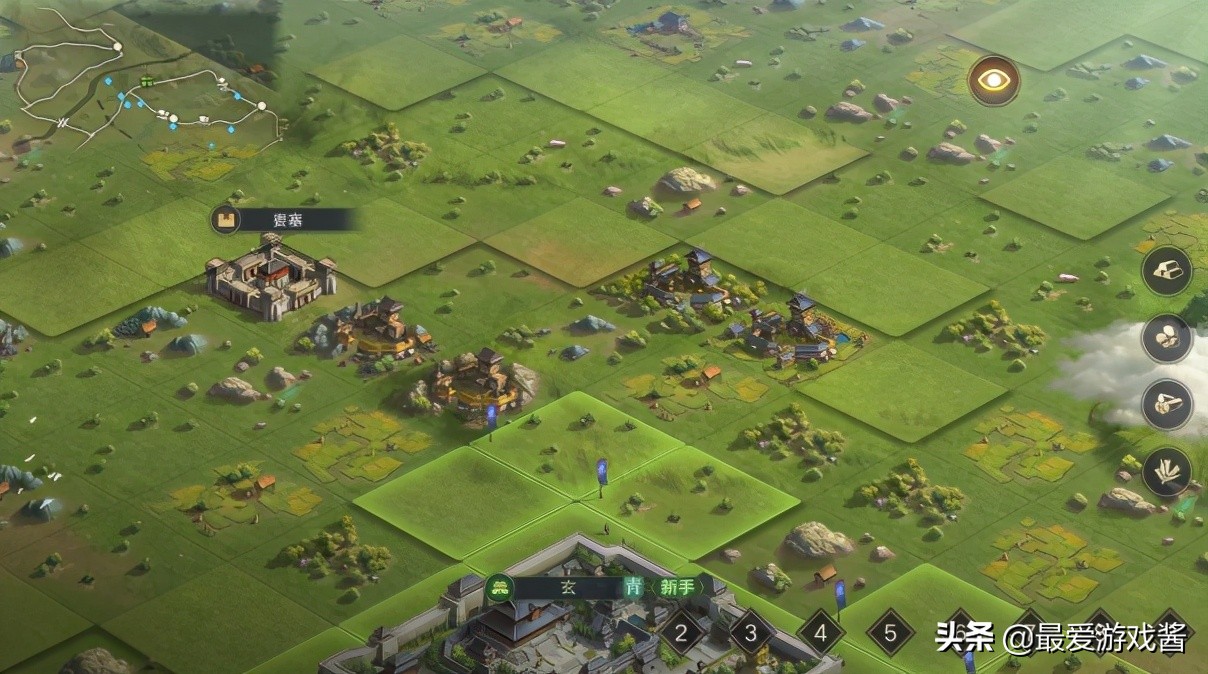Show the grain sacks resource filter
1208x674 pixels.
click(x=1167, y=338)
